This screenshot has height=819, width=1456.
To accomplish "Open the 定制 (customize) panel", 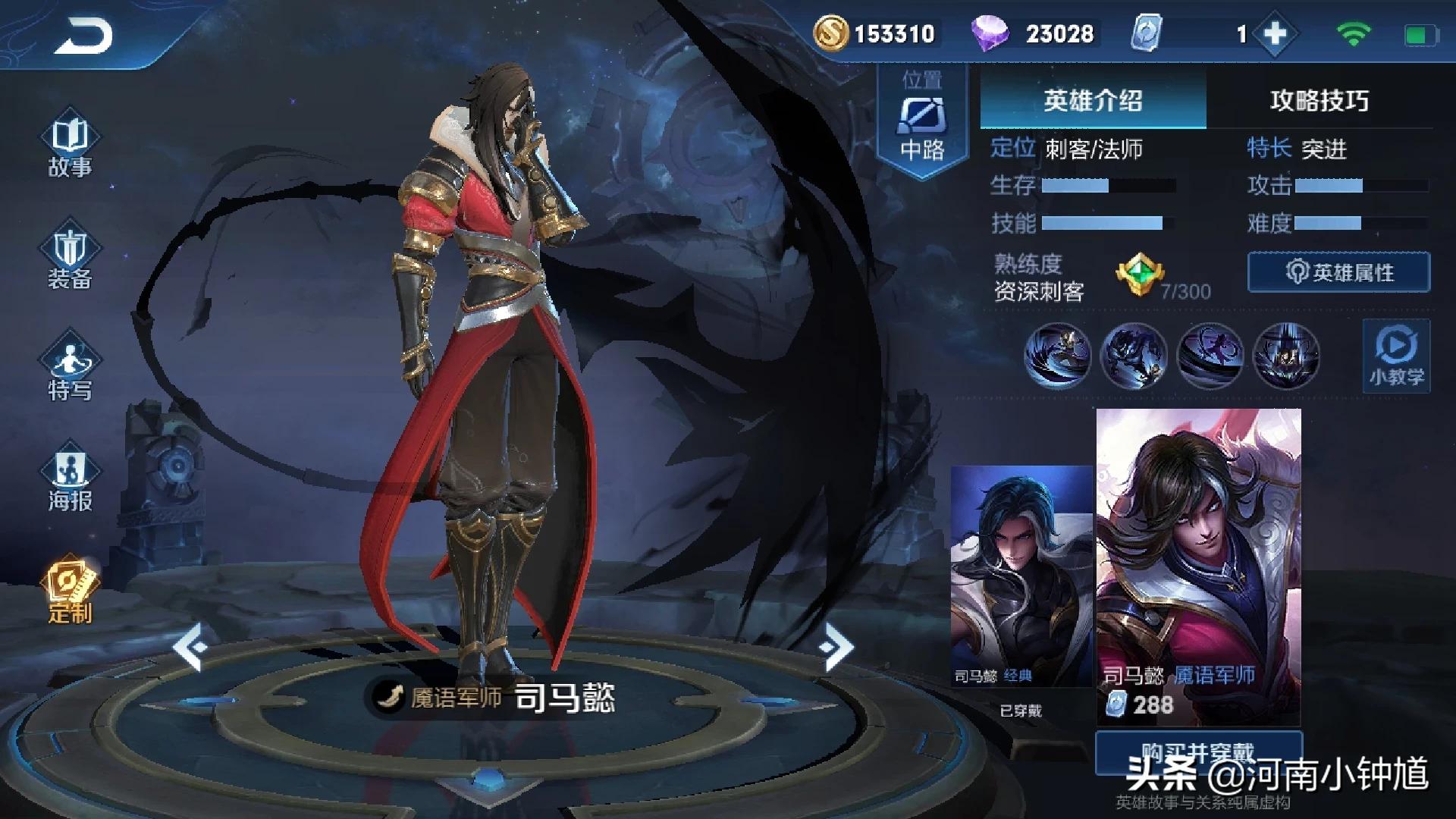I will point(71,588).
